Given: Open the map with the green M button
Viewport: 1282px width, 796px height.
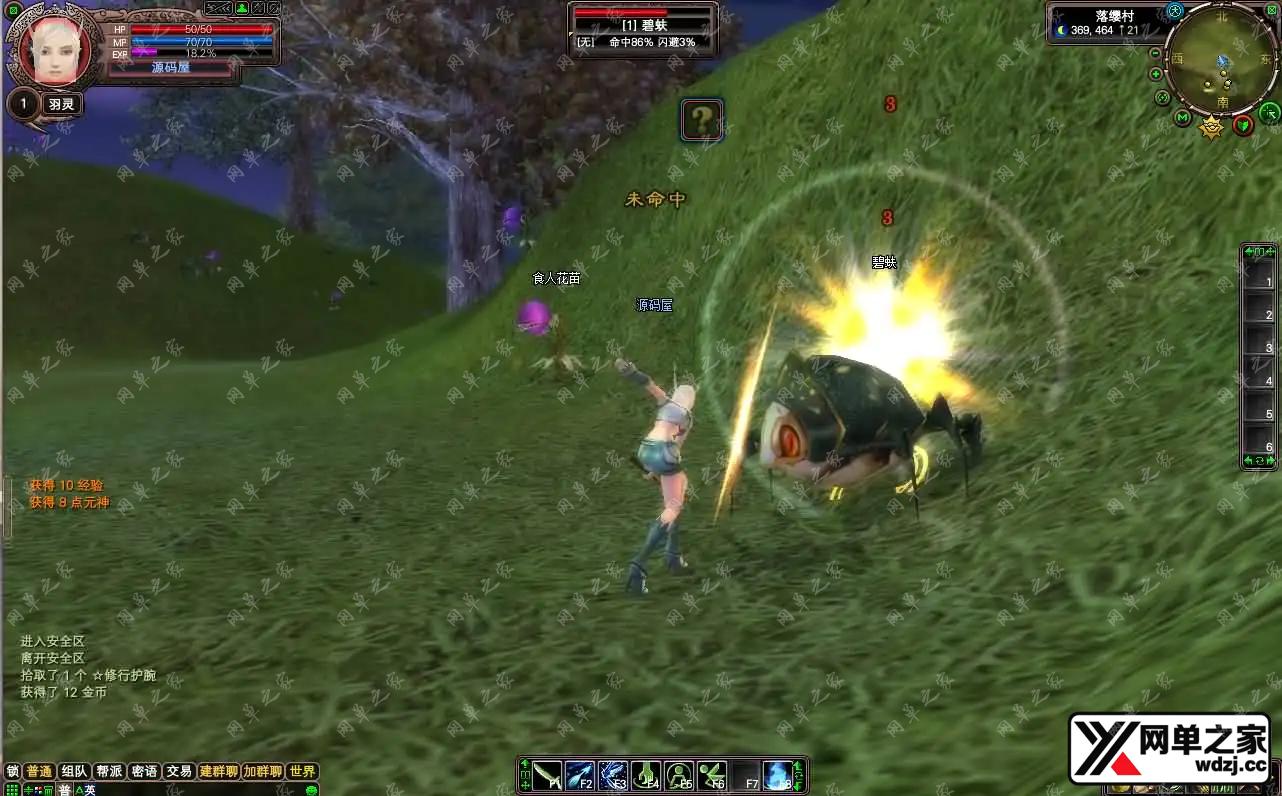Looking at the screenshot, I should pos(1183,119).
